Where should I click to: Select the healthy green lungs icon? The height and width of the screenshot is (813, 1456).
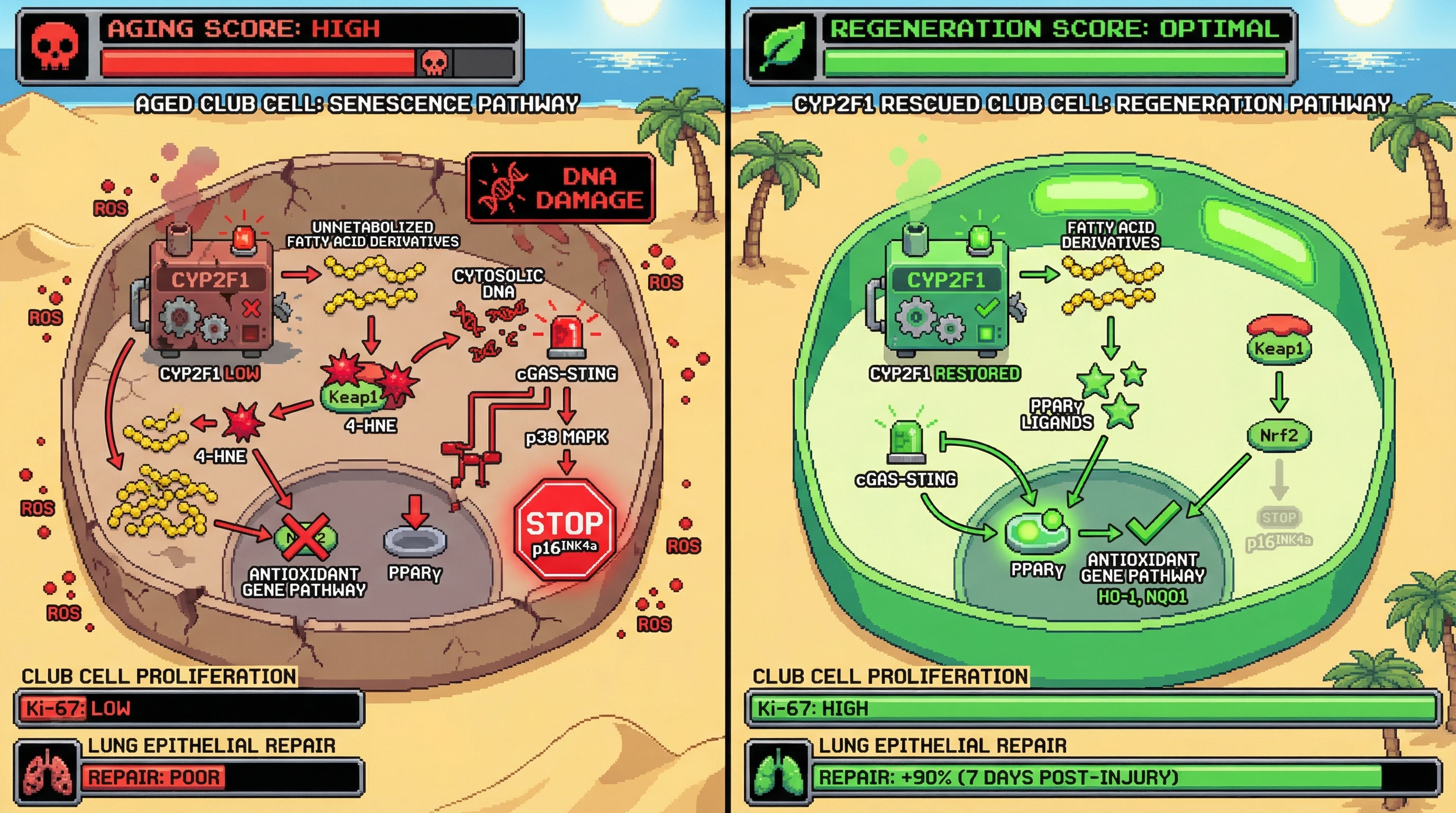pos(778,773)
